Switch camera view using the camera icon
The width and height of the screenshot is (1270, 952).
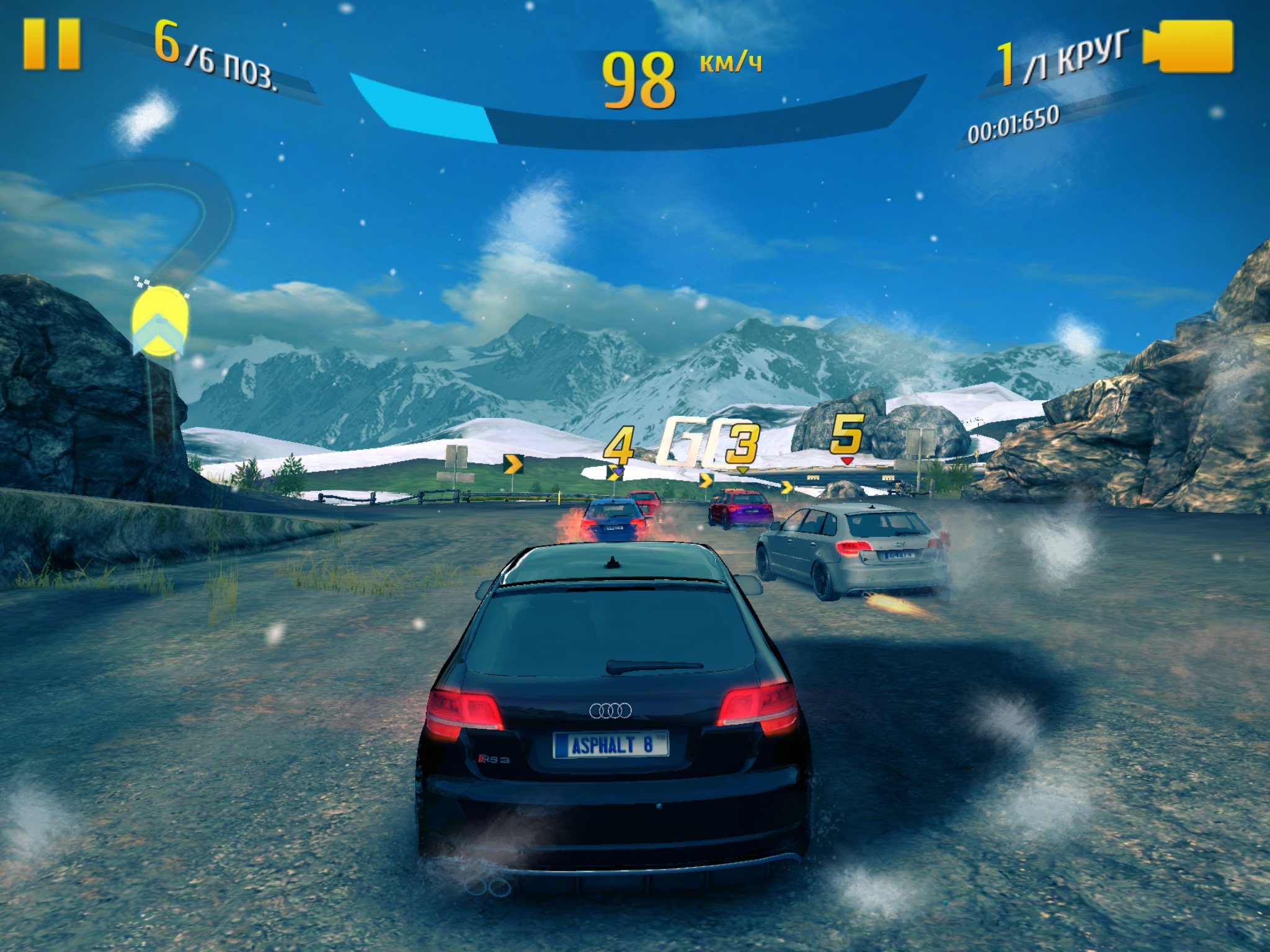tap(1189, 47)
